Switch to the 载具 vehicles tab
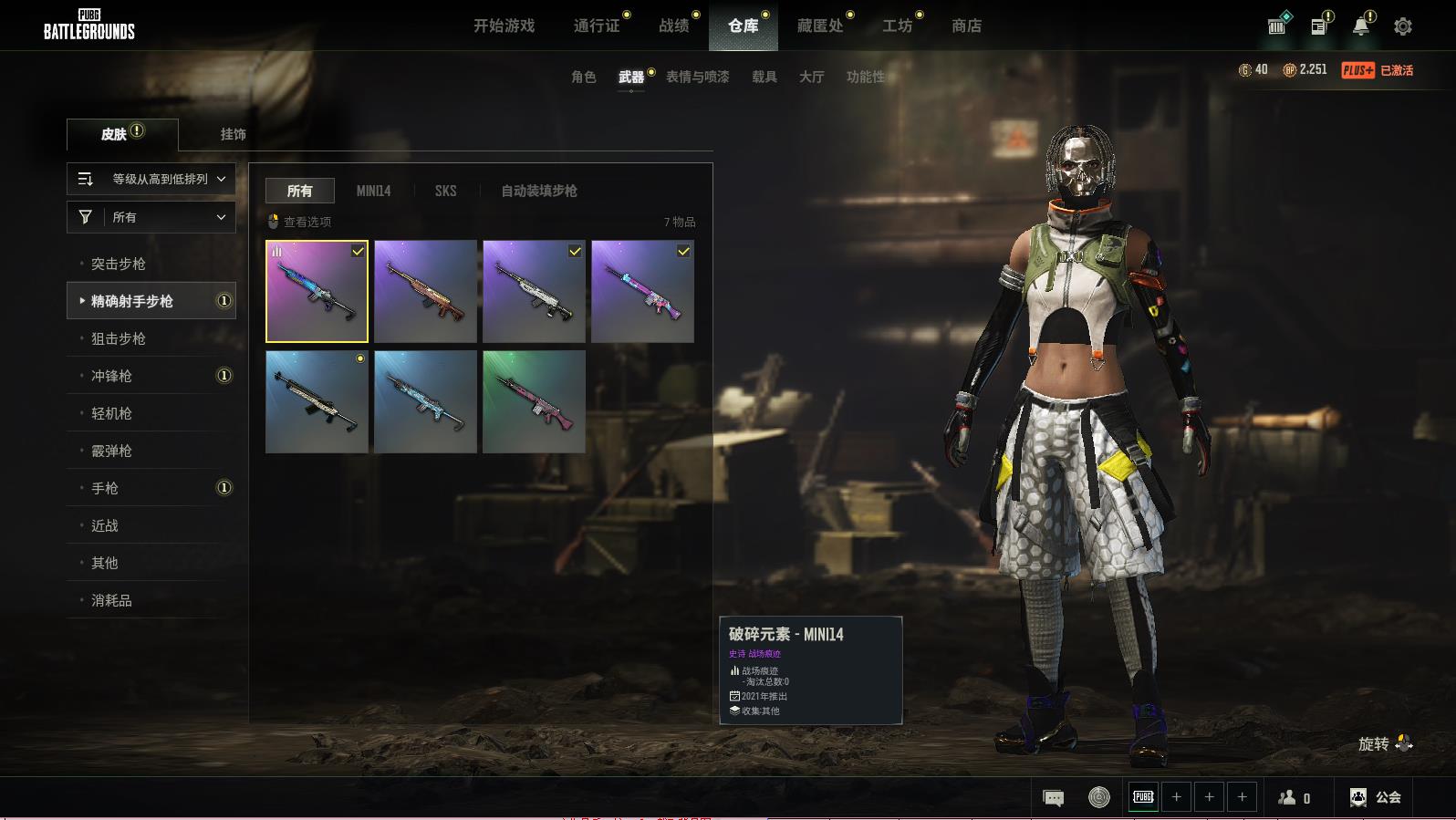 coord(764,77)
